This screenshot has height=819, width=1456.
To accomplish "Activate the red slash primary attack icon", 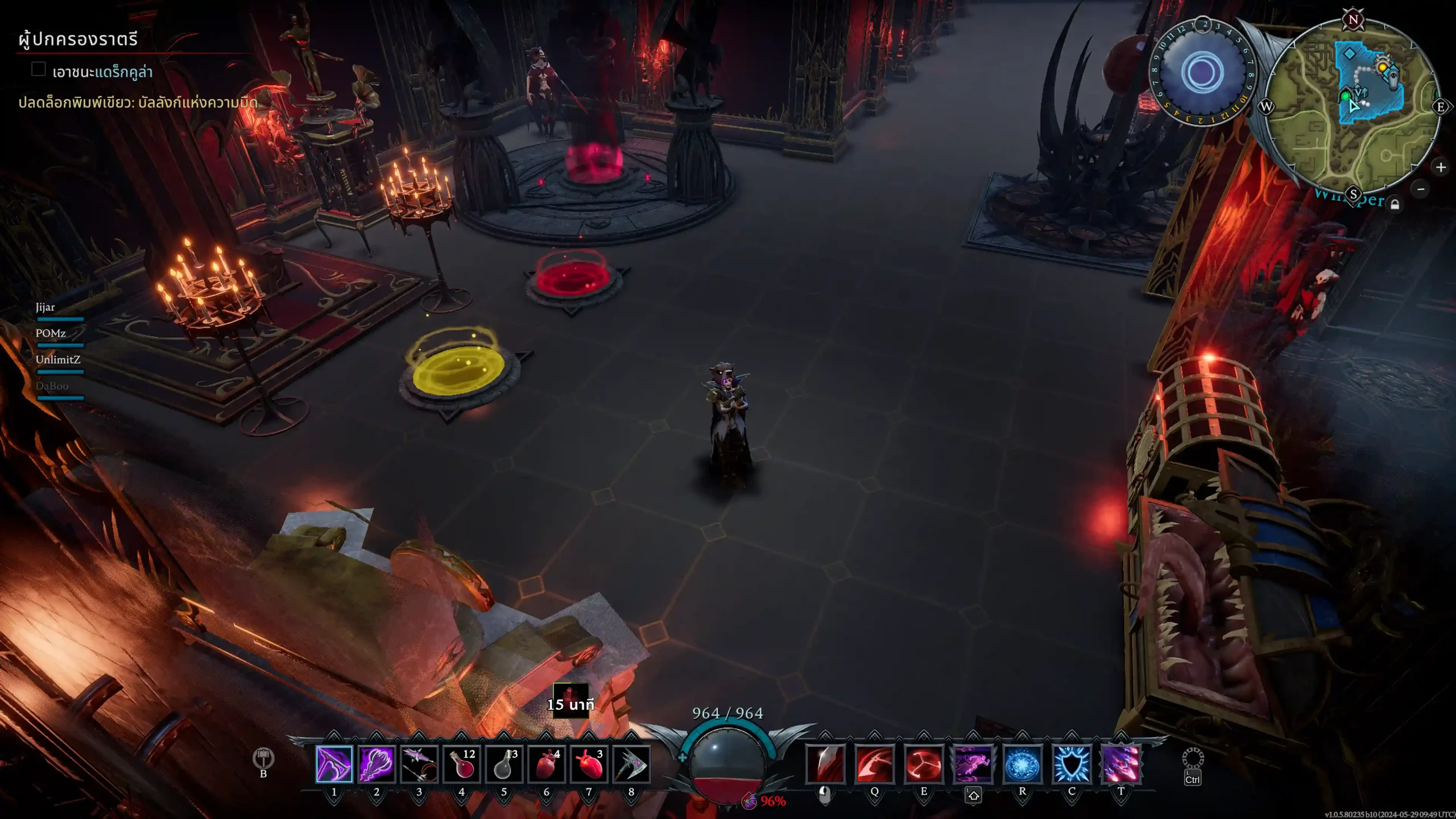I will [x=825, y=763].
